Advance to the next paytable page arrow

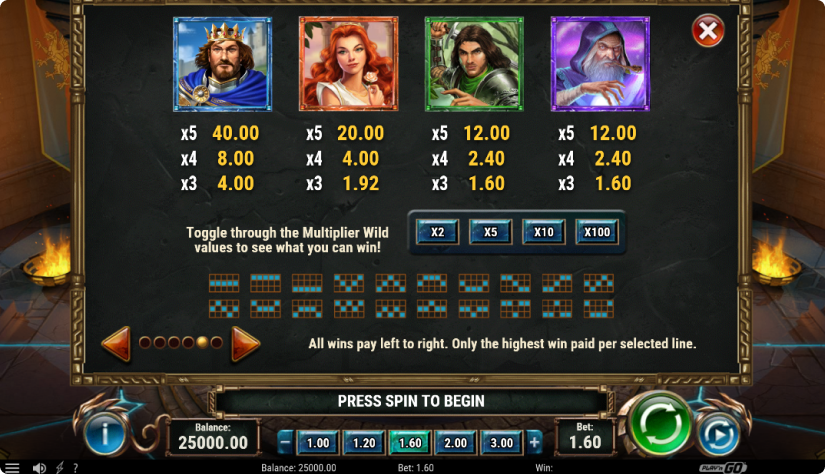(245, 343)
